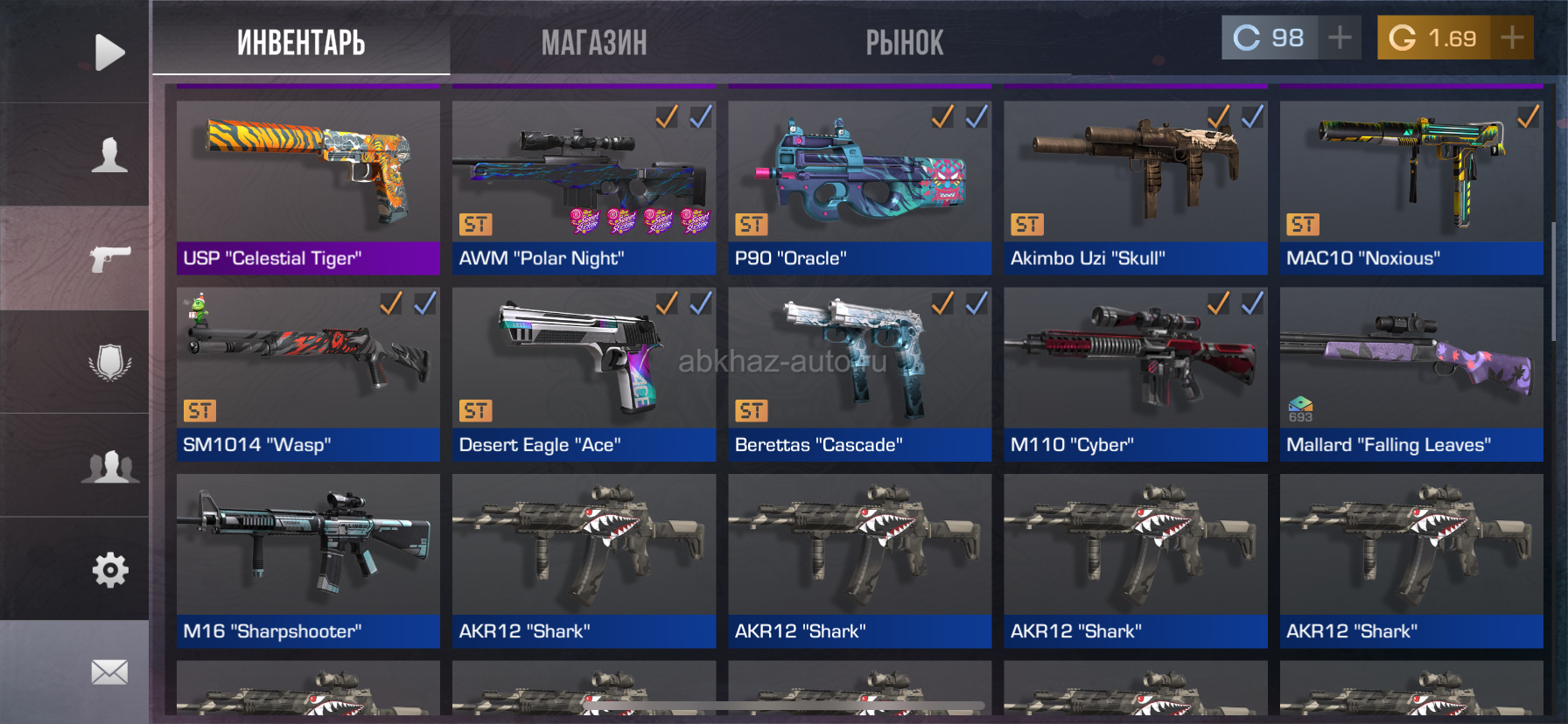
Task: Add gold currency with the plus button
Action: pyautogui.click(x=1512, y=38)
